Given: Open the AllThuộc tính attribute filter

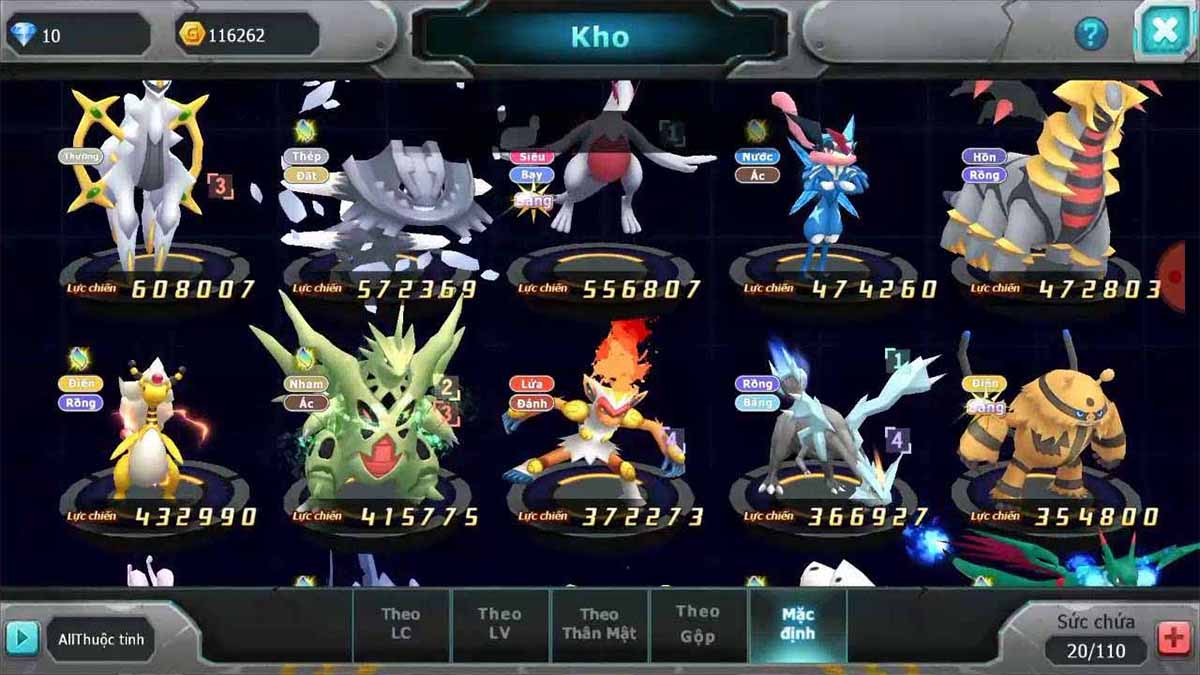Looking at the screenshot, I should point(101,640).
